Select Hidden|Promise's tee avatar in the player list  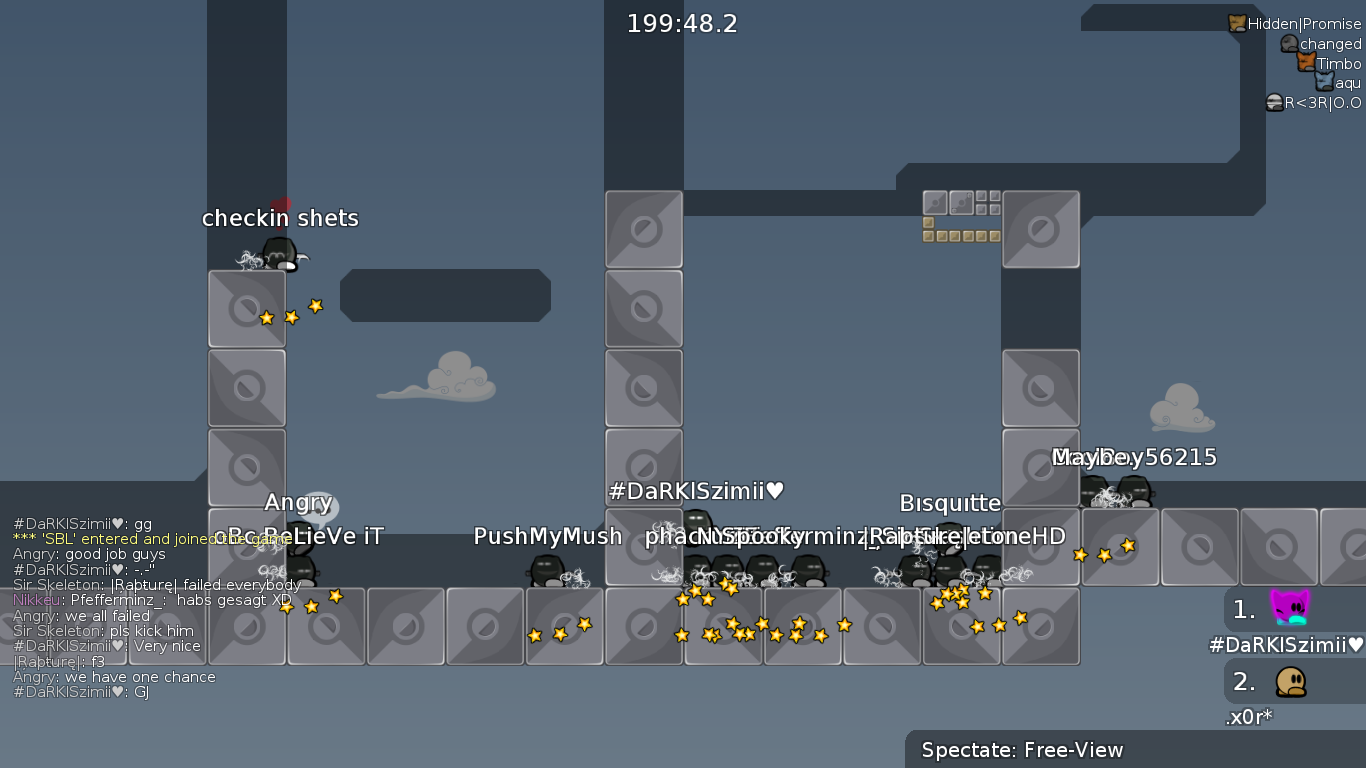(x=1237, y=24)
